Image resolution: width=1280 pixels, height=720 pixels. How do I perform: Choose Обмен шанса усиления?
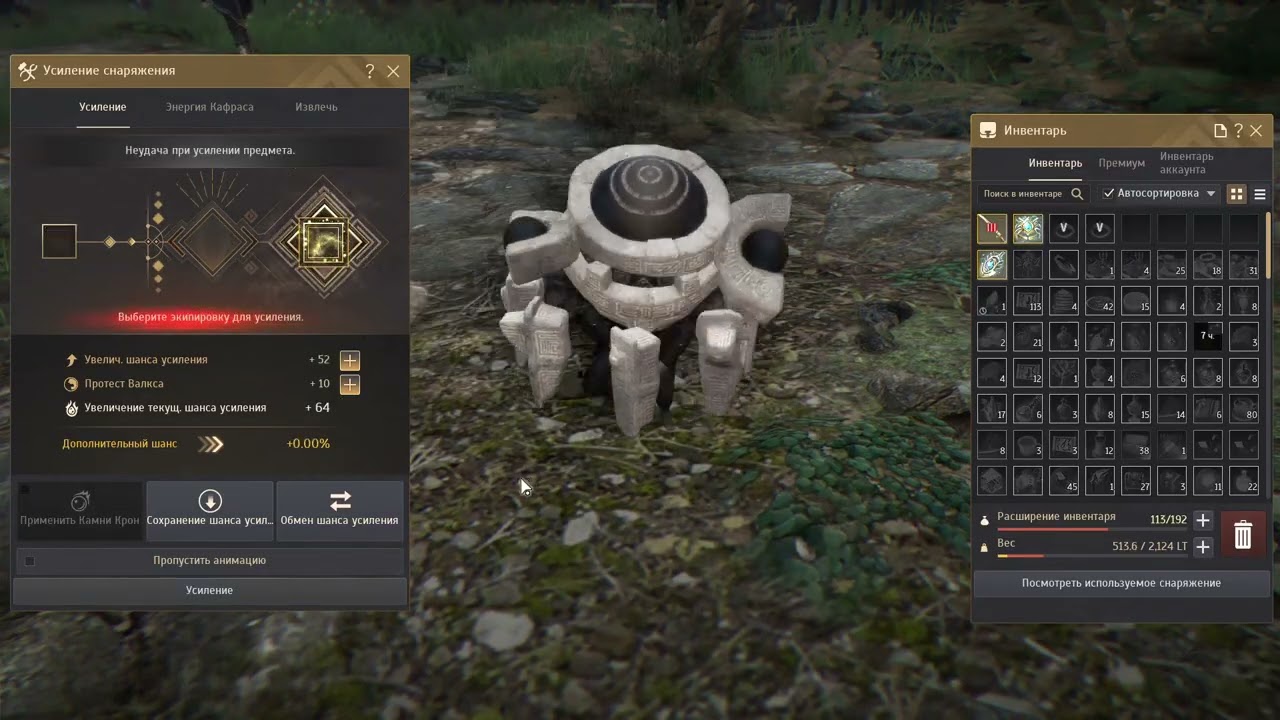pyautogui.click(x=340, y=510)
